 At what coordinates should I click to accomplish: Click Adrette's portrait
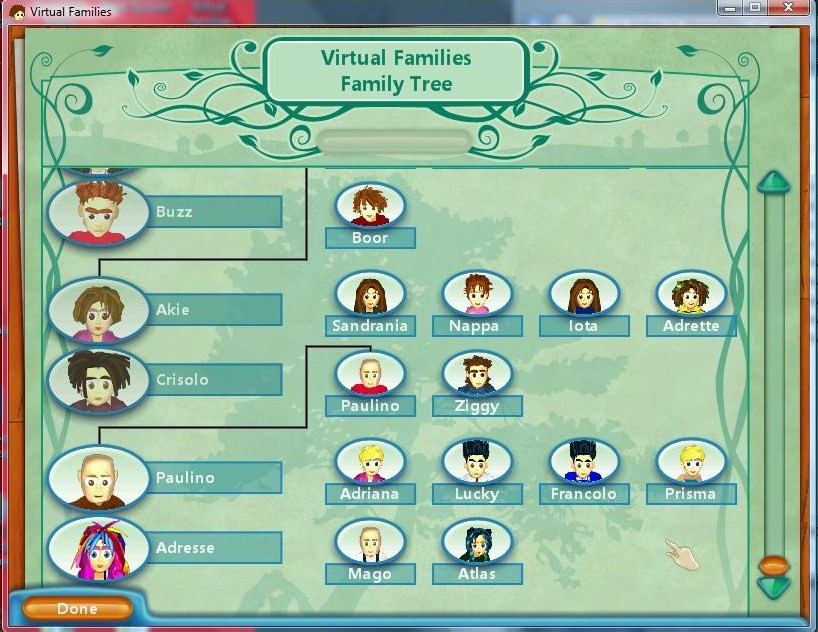[691, 294]
